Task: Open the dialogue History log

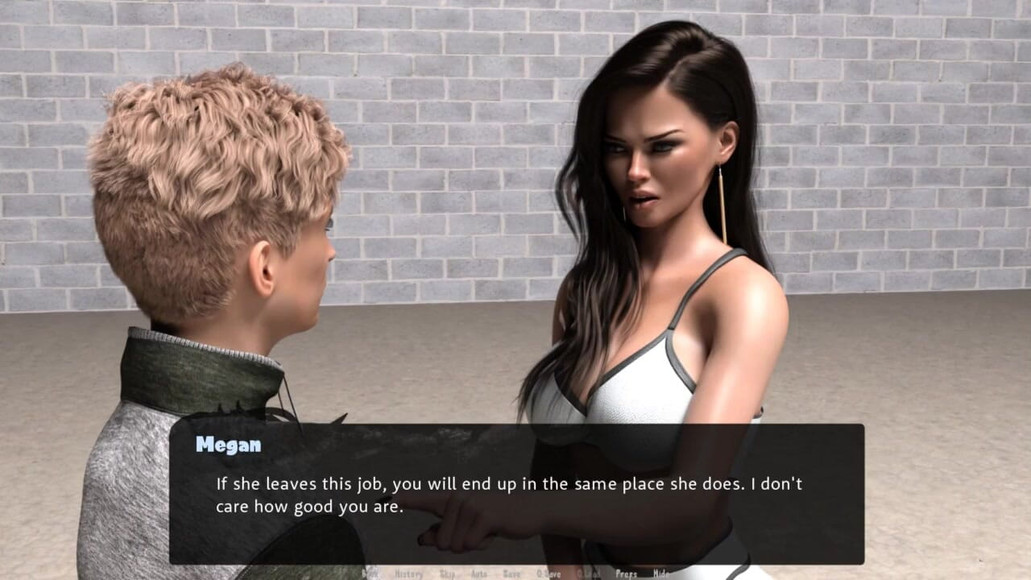Action: pos(408,574)
